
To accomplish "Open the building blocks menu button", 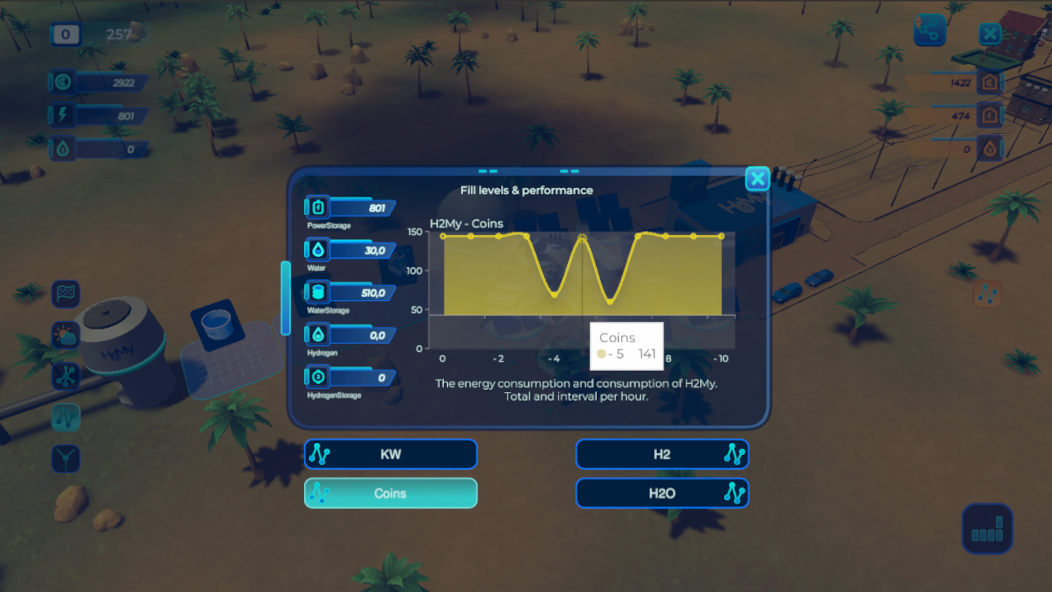I will [x=987, y=529].
